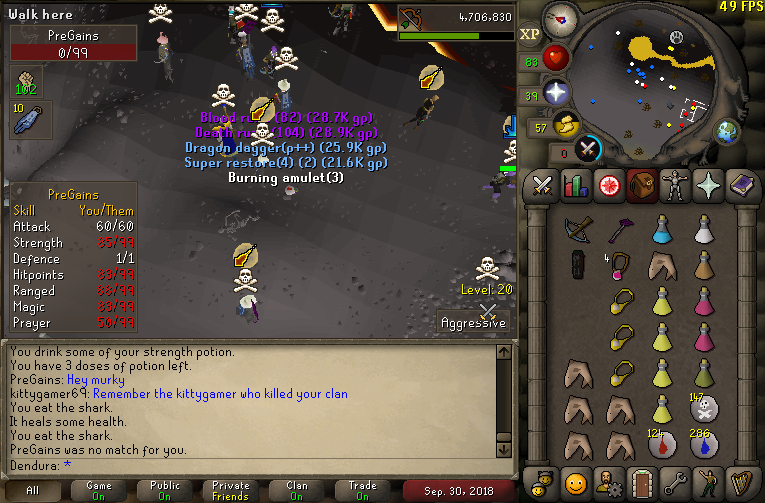Open the Prayer tab
The height and width of the screenshot is (503, 765).
[707, 186]
